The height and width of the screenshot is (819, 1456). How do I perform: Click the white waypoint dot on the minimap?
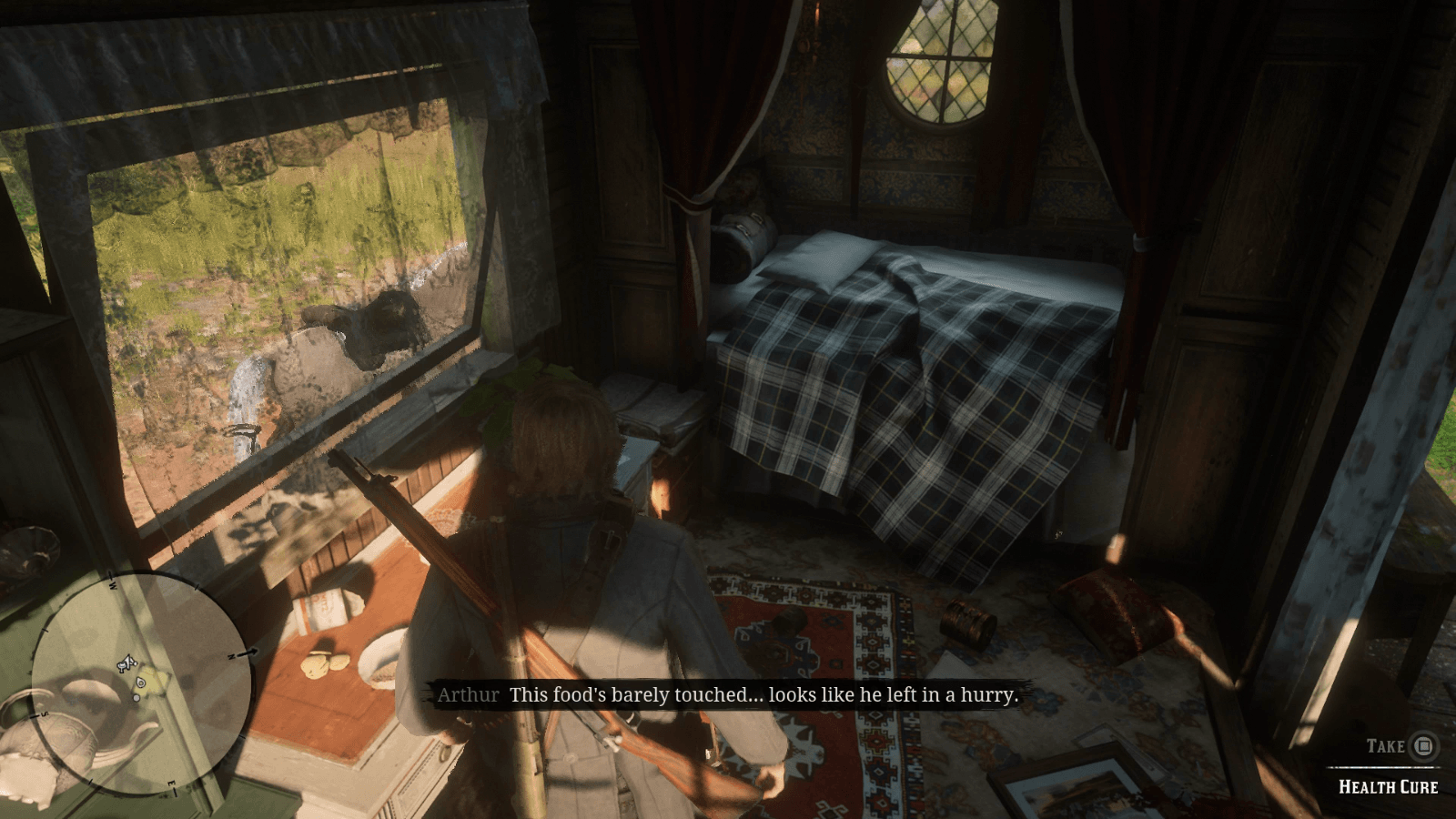coord(136,698)
